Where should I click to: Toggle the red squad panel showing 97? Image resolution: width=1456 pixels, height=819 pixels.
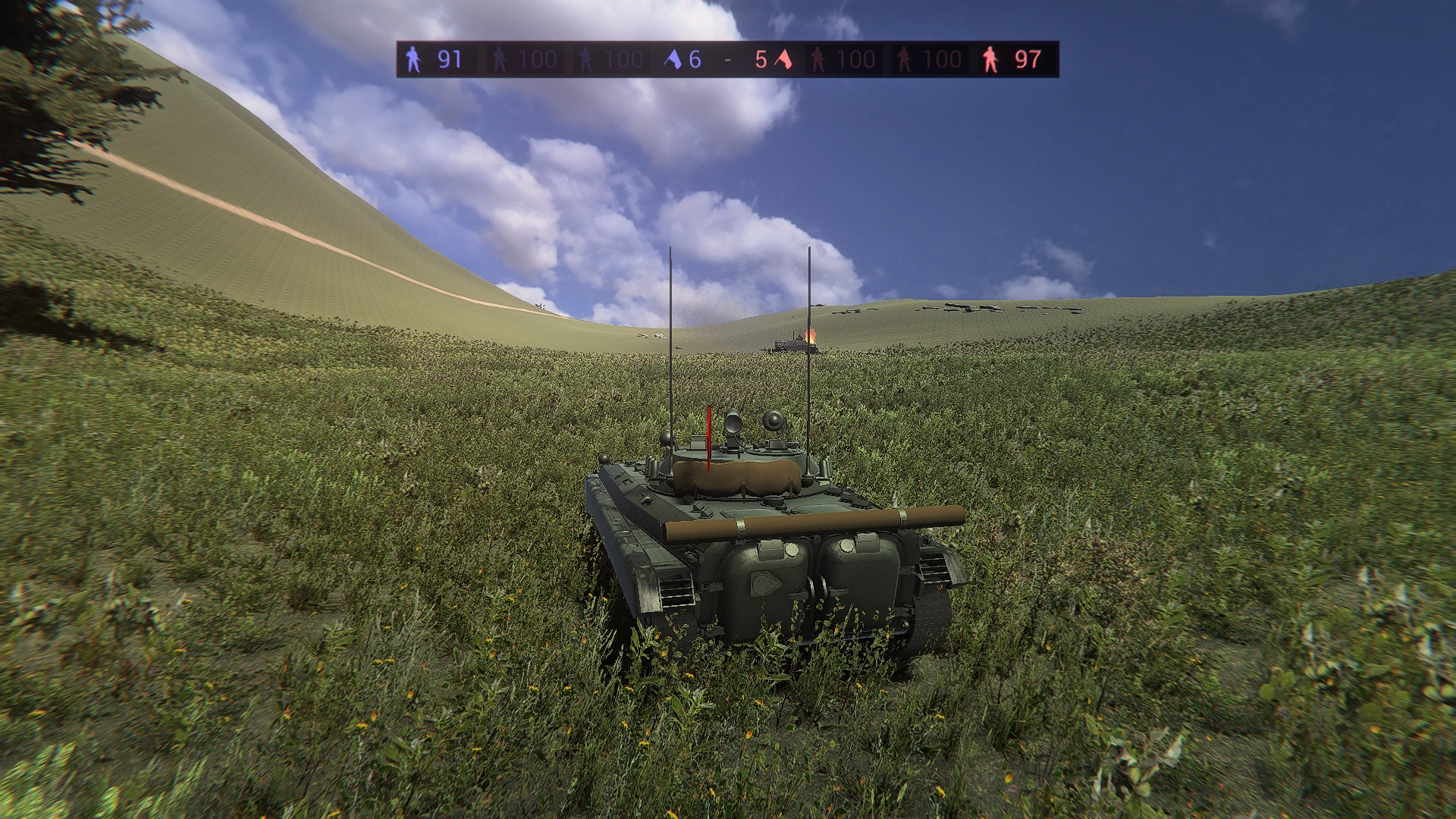click(1016, 59)
